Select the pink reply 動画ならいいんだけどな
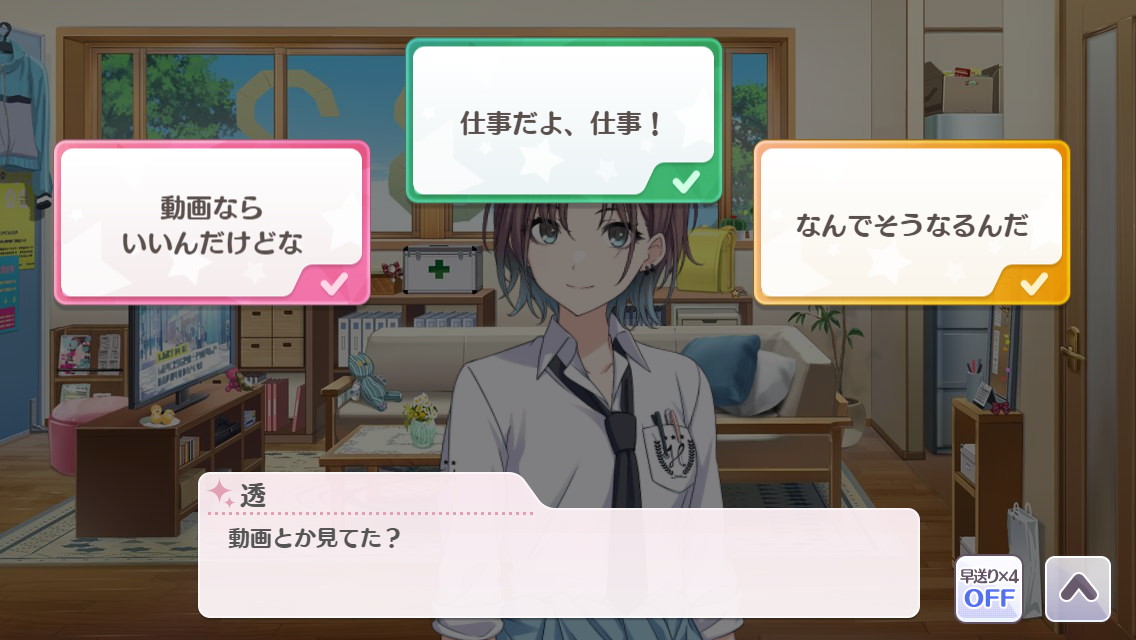 point(212,223)
